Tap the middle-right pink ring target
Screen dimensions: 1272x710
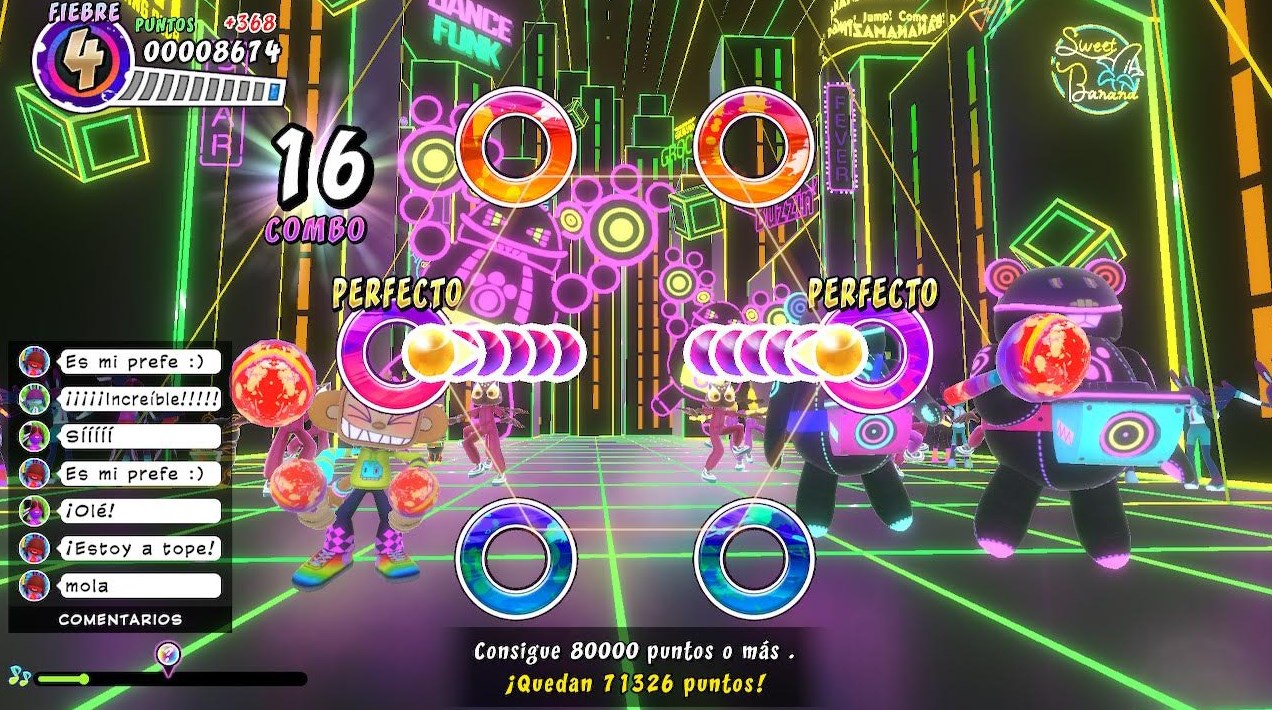tap(877, 351)
